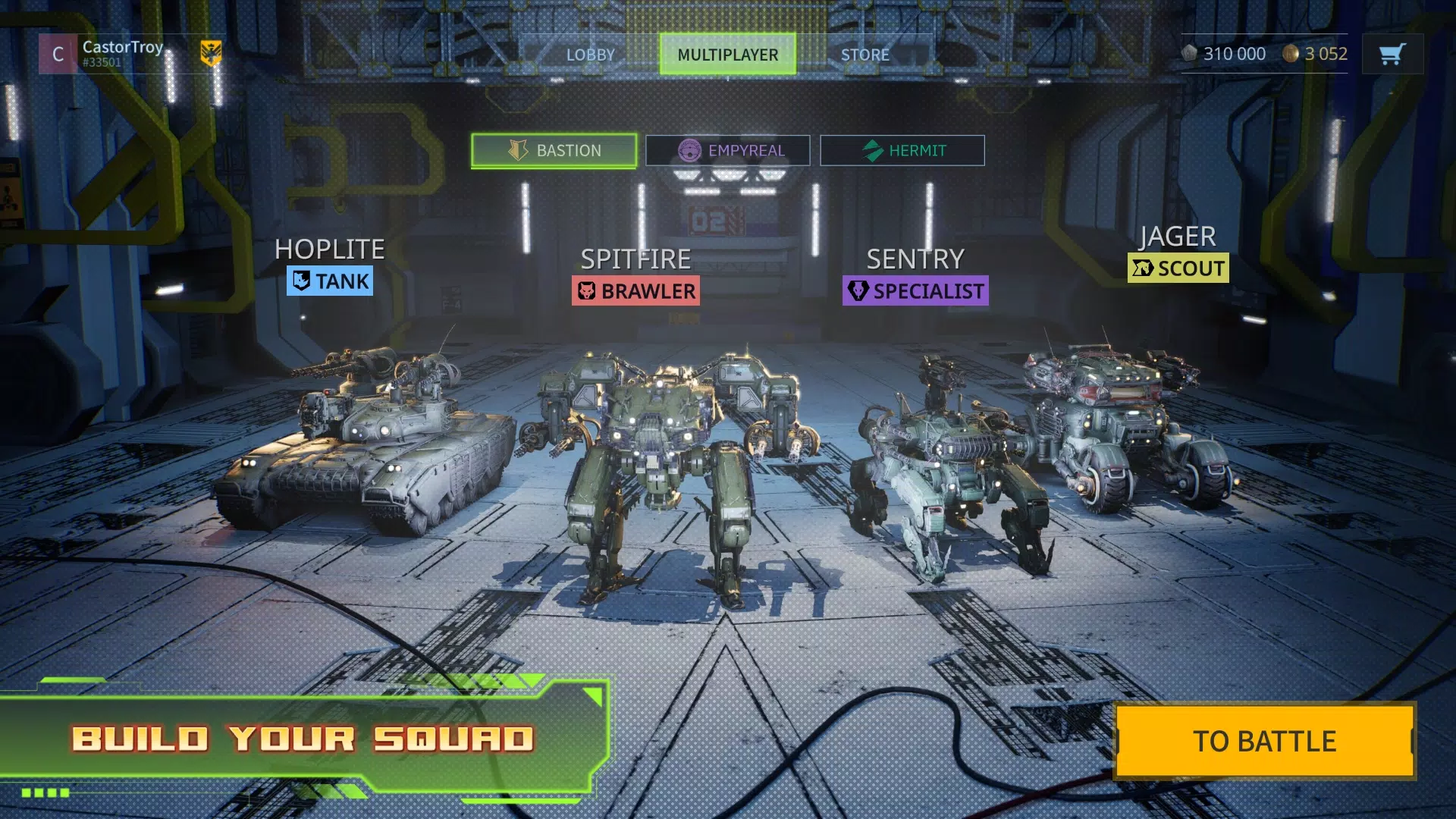Click CastorTroy's clan emblem badge
1456x819 pixels.
point(211,54)
